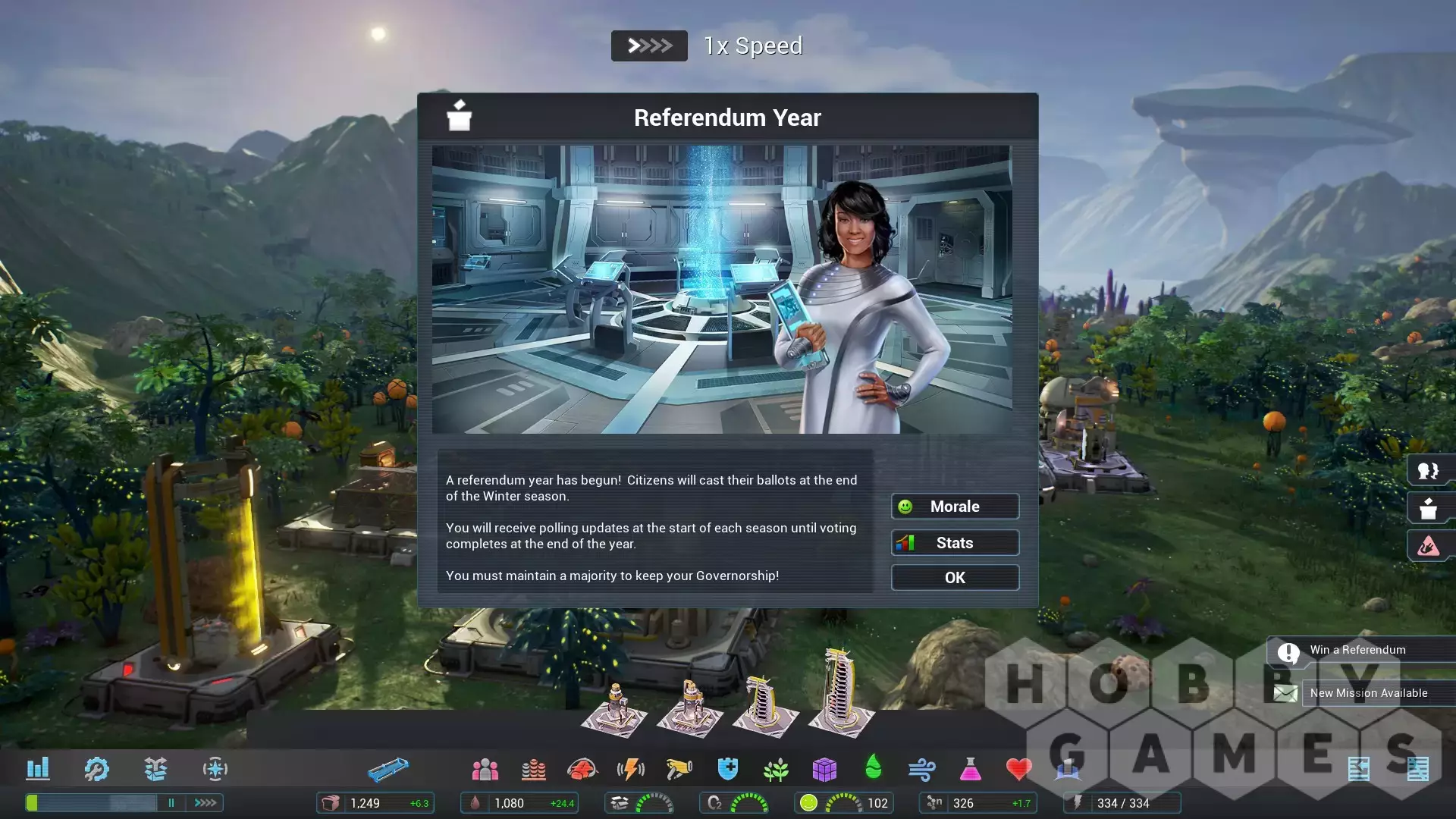Viewport: 1456px width, 819px height.
Task: Click the red warning triangle alert icon
Action: [x=1428, y=545]
